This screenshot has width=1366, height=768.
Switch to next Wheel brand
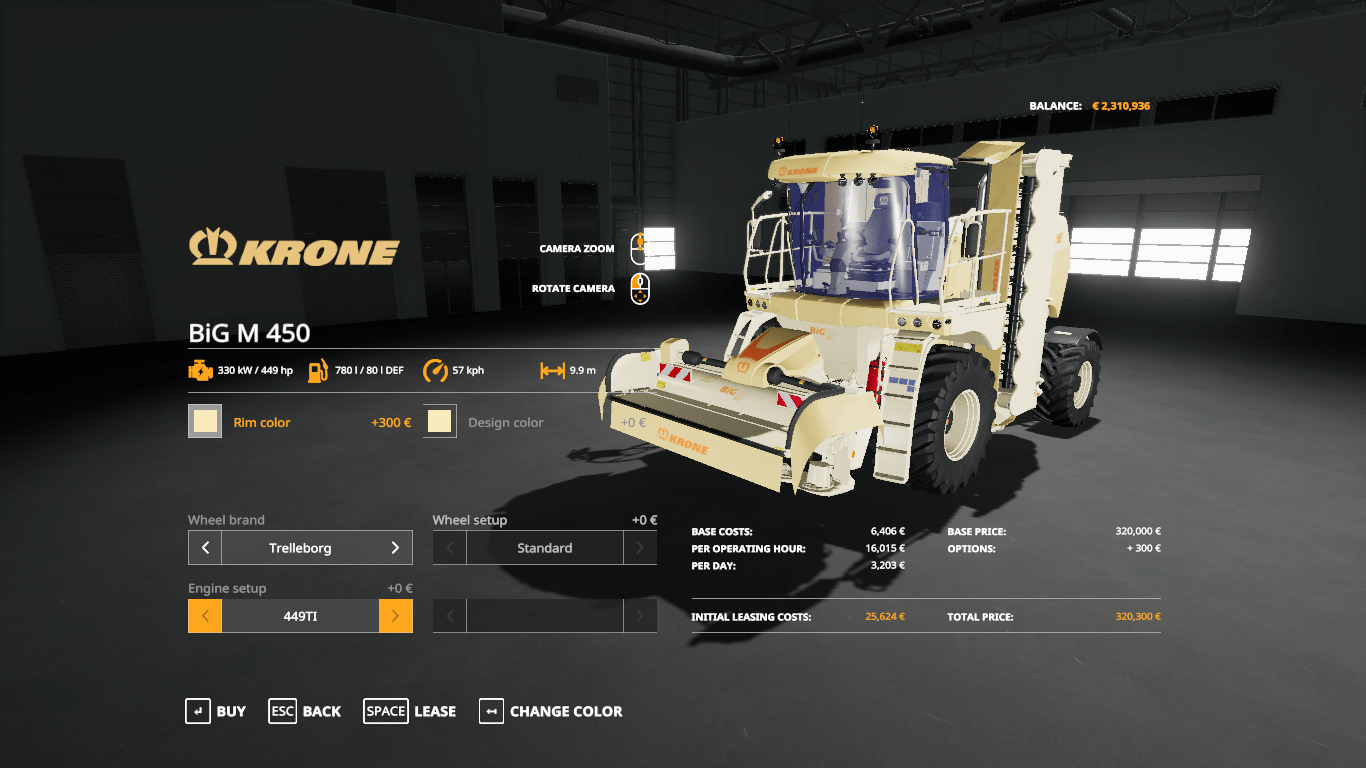[395, 548]
